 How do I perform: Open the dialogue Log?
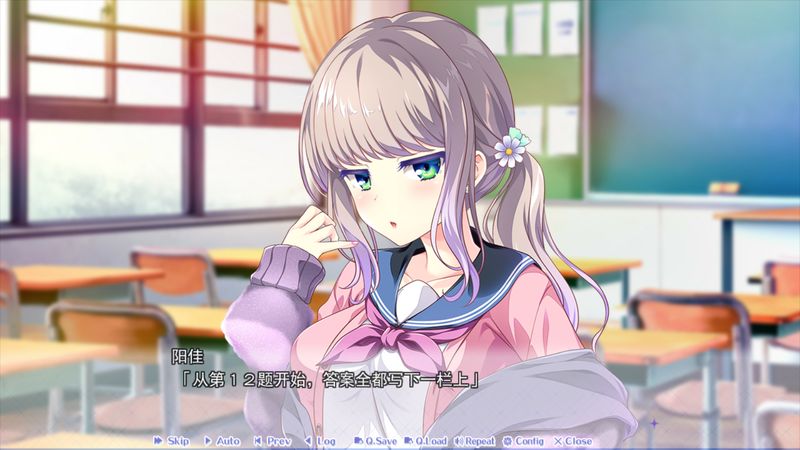point(320,441)
